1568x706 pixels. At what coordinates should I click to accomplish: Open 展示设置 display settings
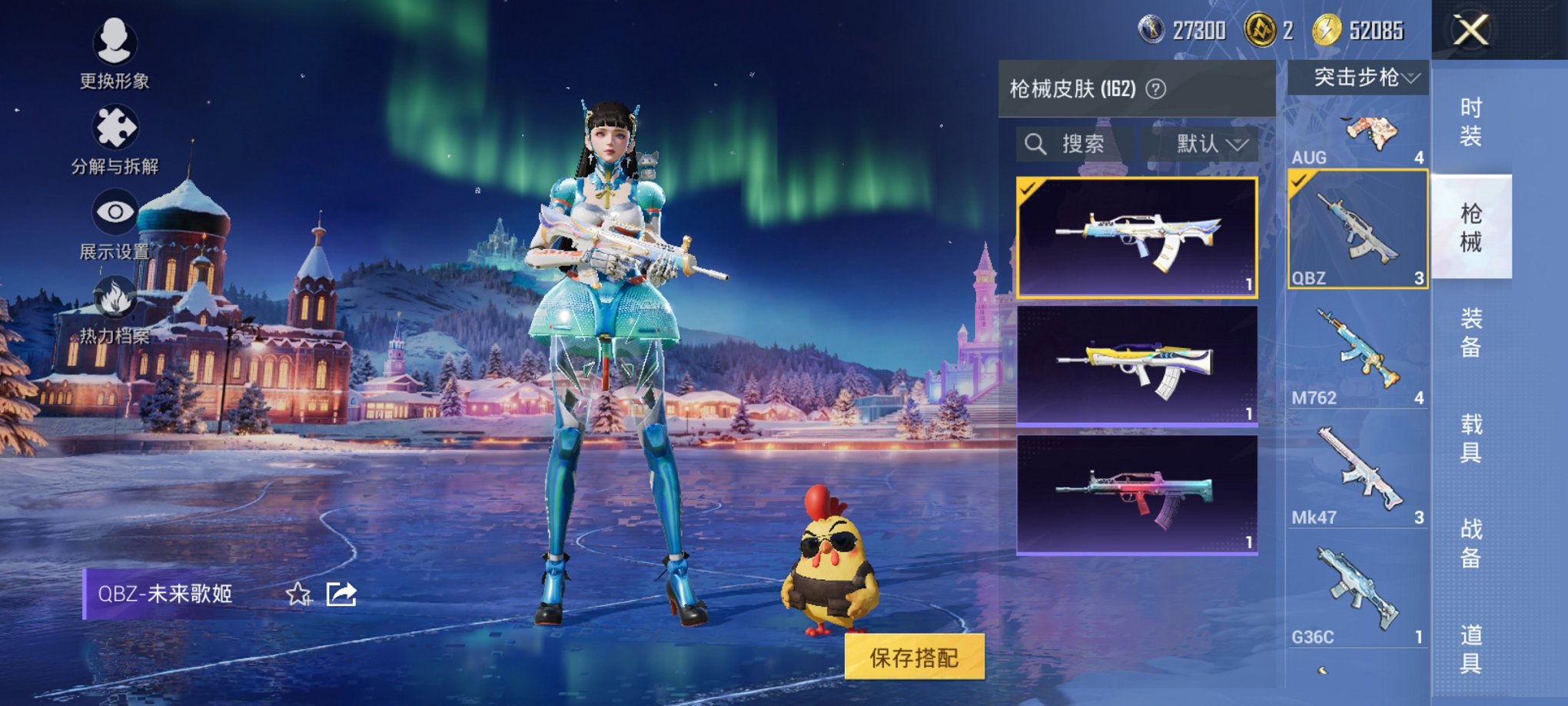click(114, 213)
